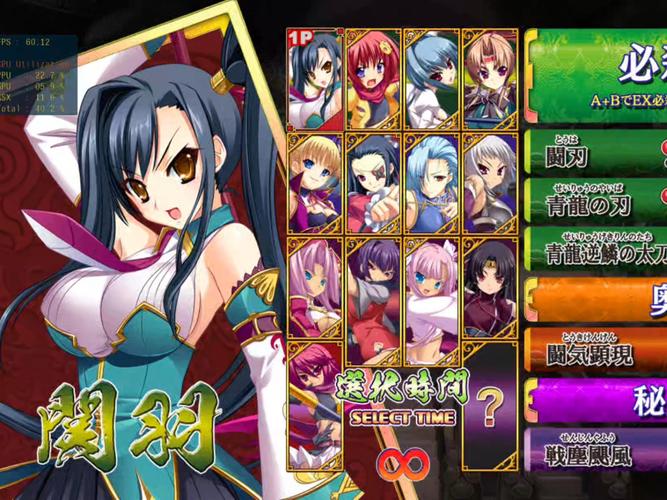Pick the long blue-haired fighter portrait
Viewport: 667px width, 500px height.
tap(431, 181)
